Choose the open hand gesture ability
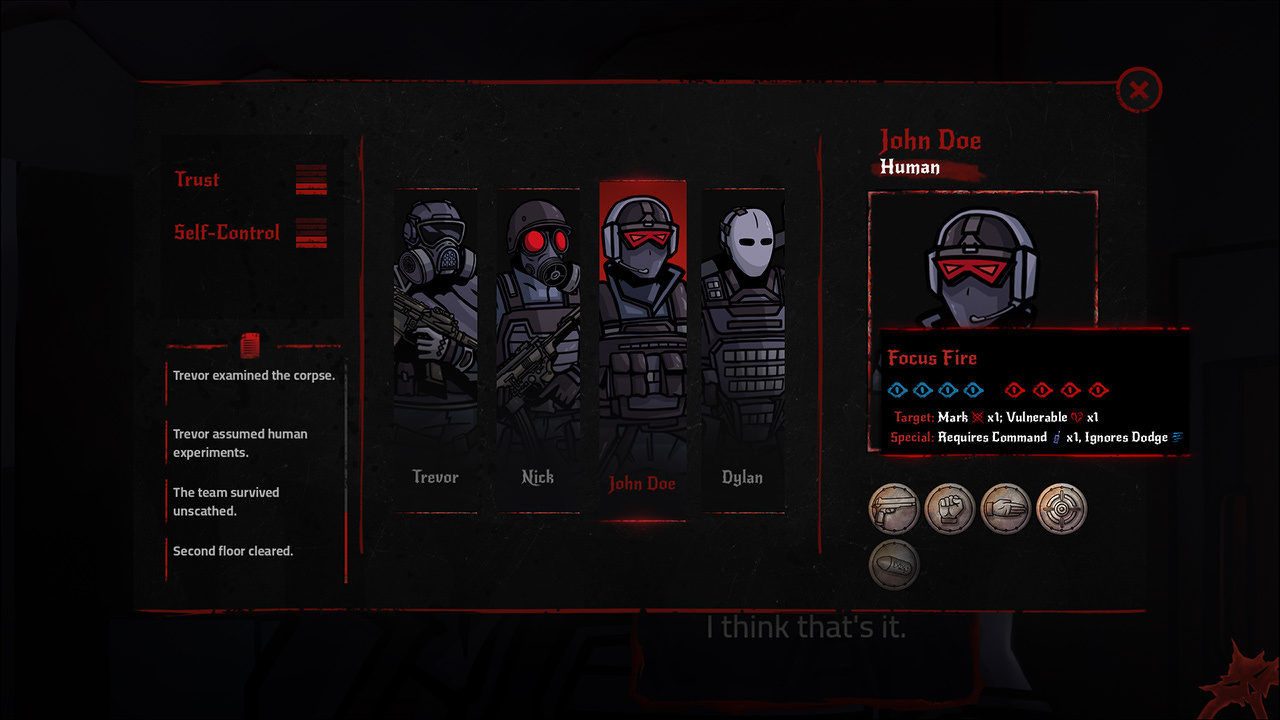The height and width of the screenshot is (720, 1280). (1006, 509)
